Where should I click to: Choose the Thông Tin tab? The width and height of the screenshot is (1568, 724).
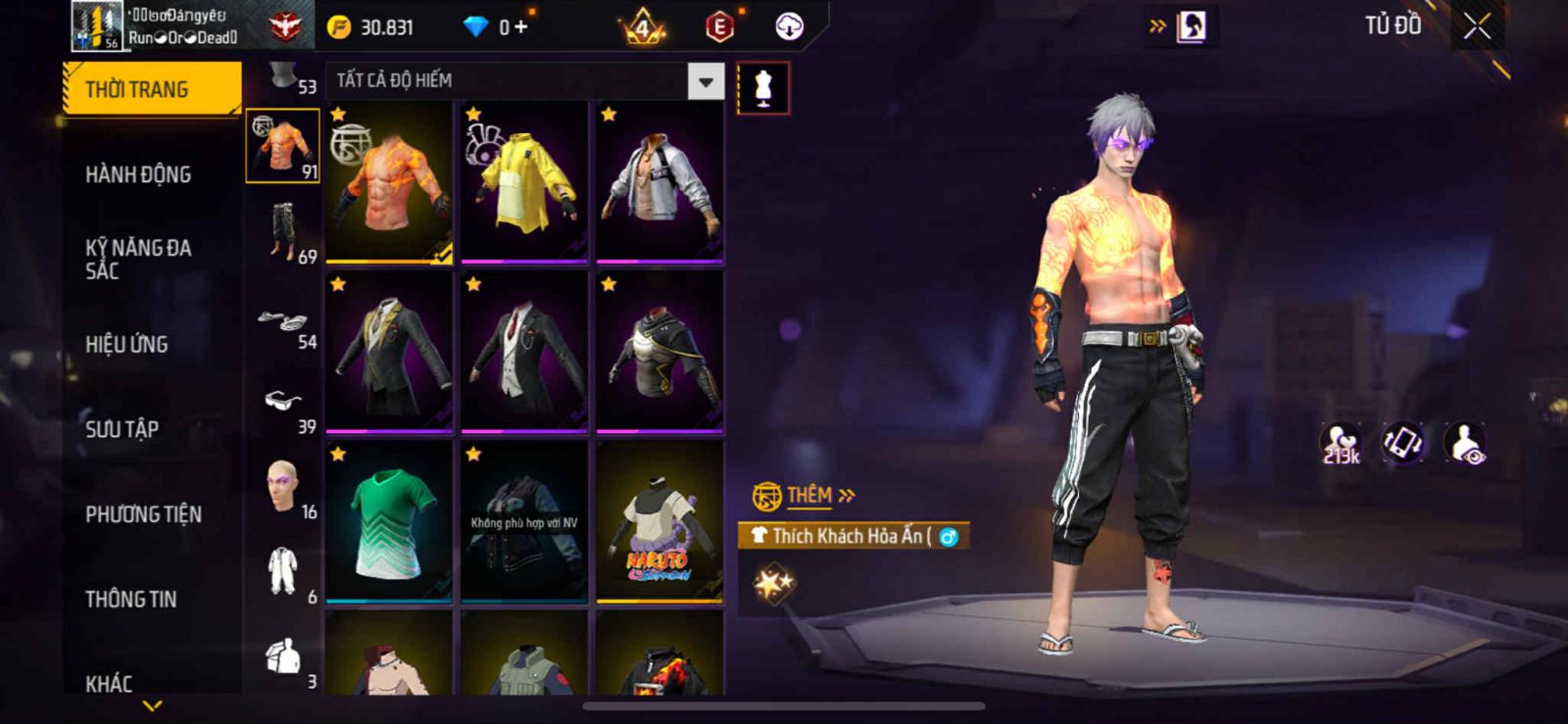click(x=130, y=599)
